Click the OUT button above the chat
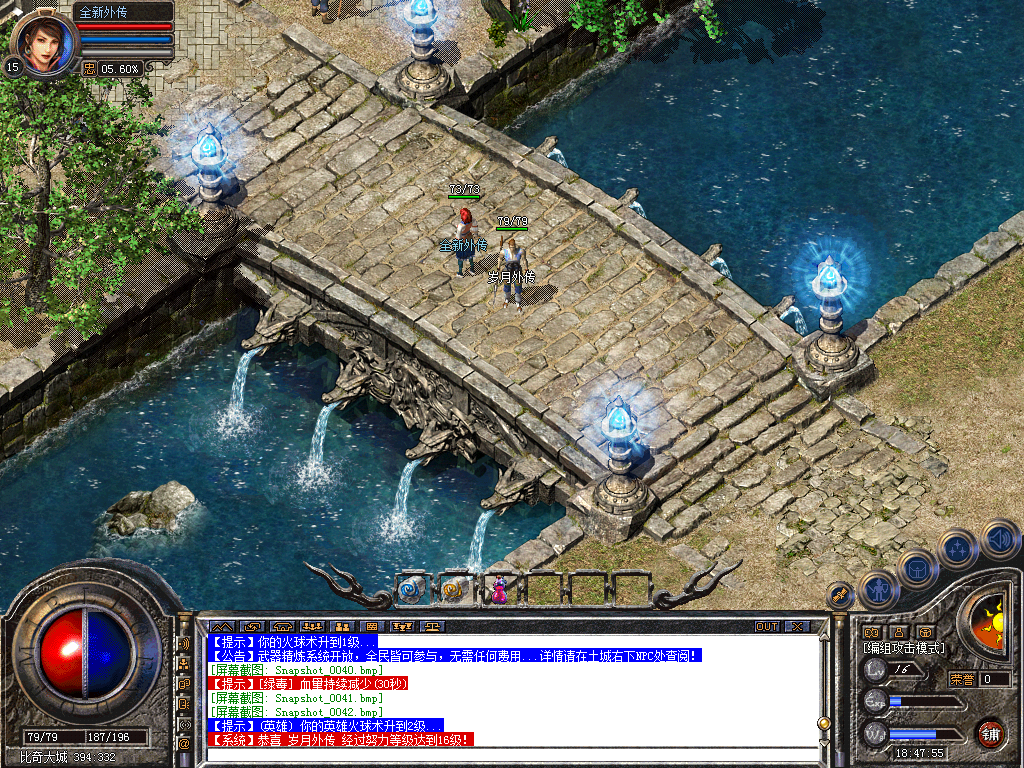Image resolution: width=1024 pixels, height=768 pixels. pyautogui.click(x=767, y=627)
